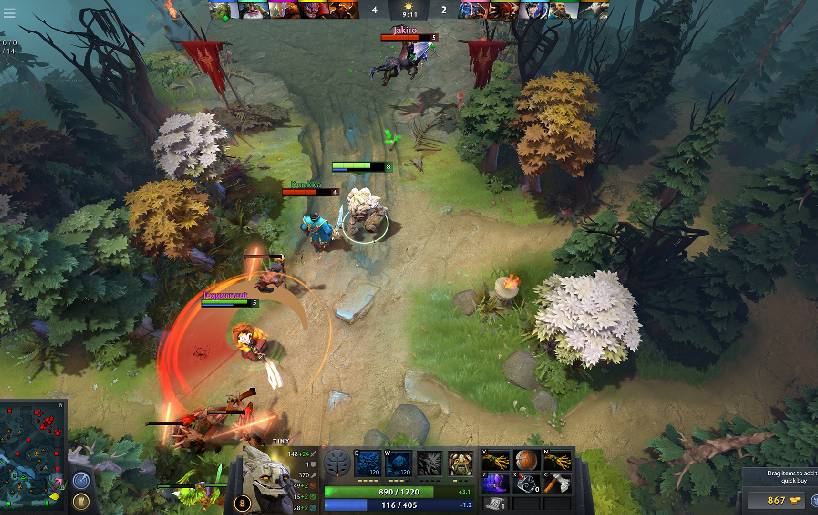Cast Tiny's Toss ability

tap(398, 462)
